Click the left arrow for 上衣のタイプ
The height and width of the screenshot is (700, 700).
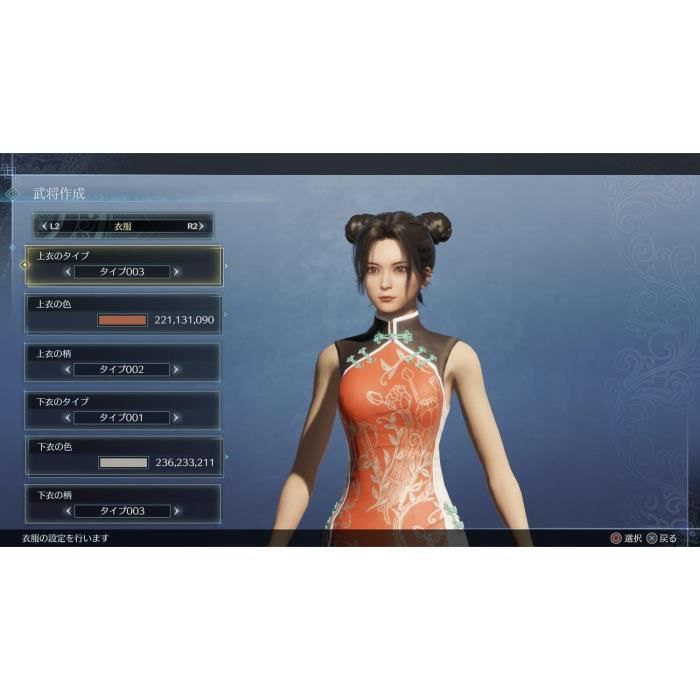[68, 271]
